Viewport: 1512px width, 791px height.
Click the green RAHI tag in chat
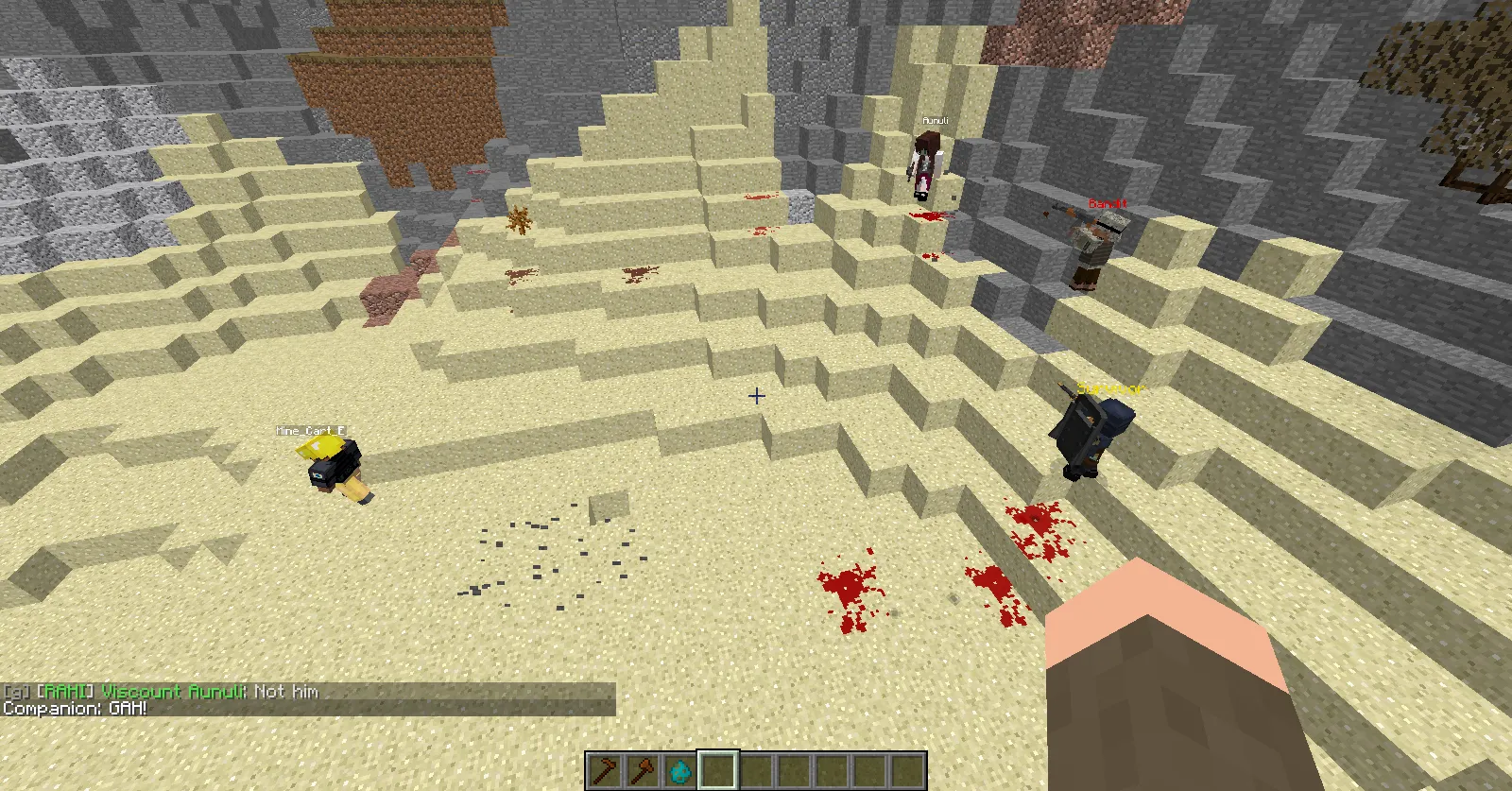pyautogui.click(x=60, y=692)
